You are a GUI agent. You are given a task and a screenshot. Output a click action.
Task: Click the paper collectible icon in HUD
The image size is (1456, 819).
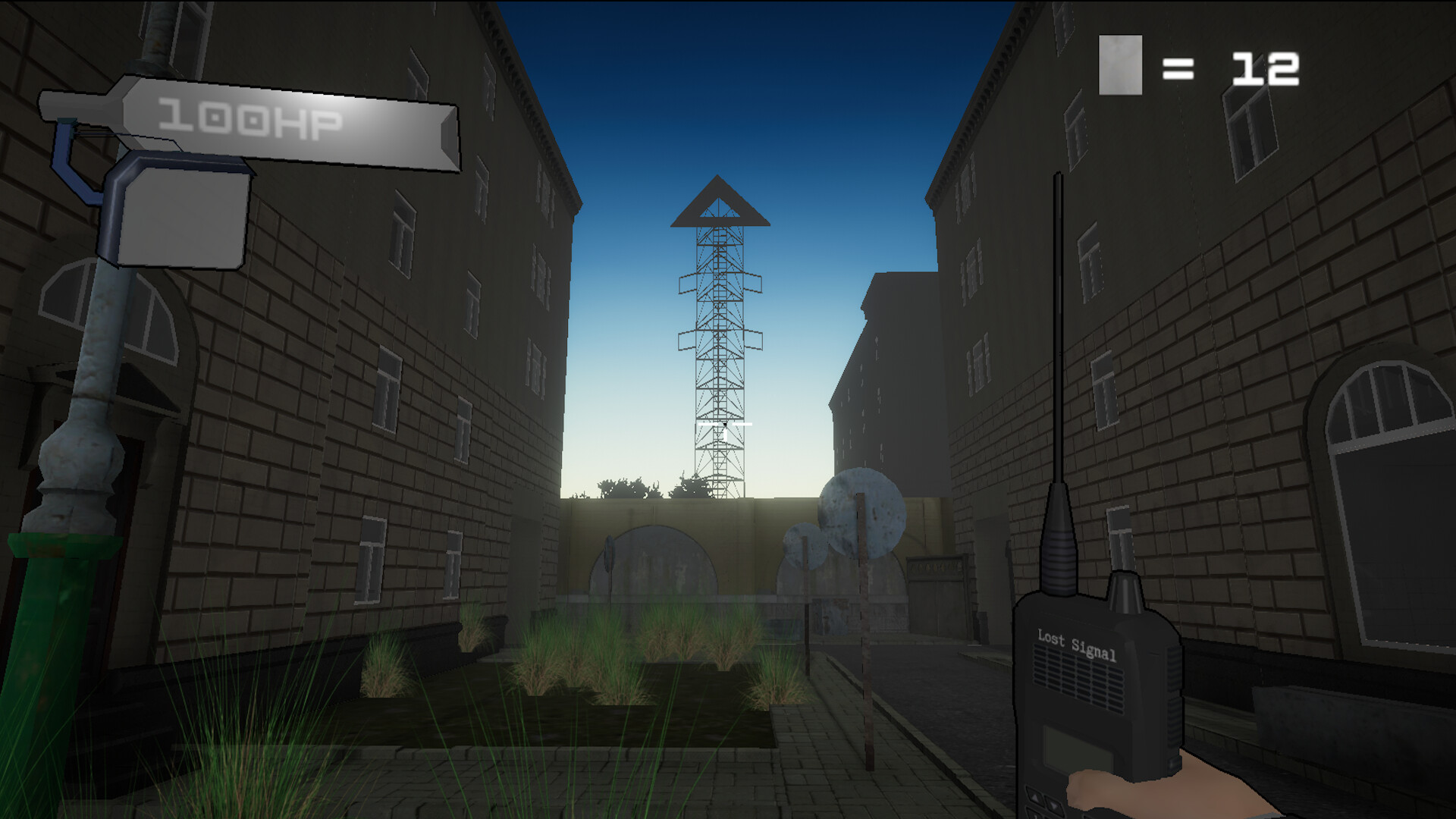(1120, 63)
